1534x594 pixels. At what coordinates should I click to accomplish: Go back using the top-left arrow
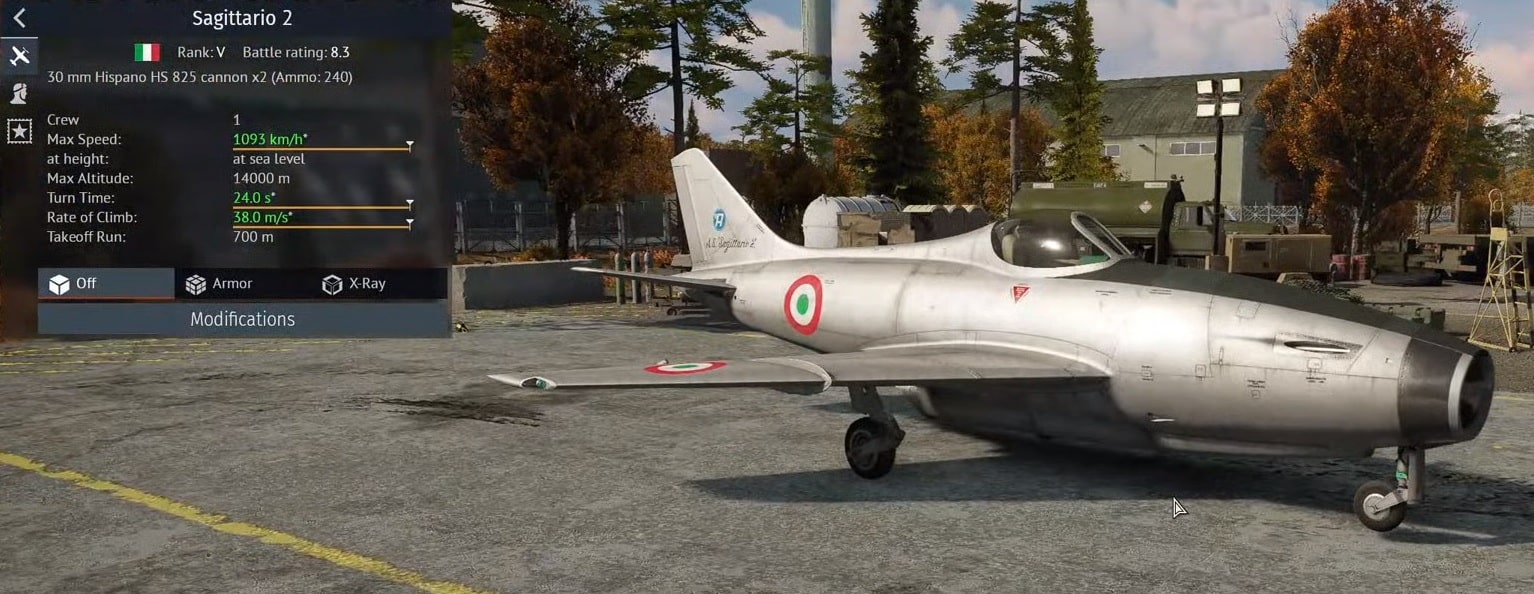click(19, 18)
